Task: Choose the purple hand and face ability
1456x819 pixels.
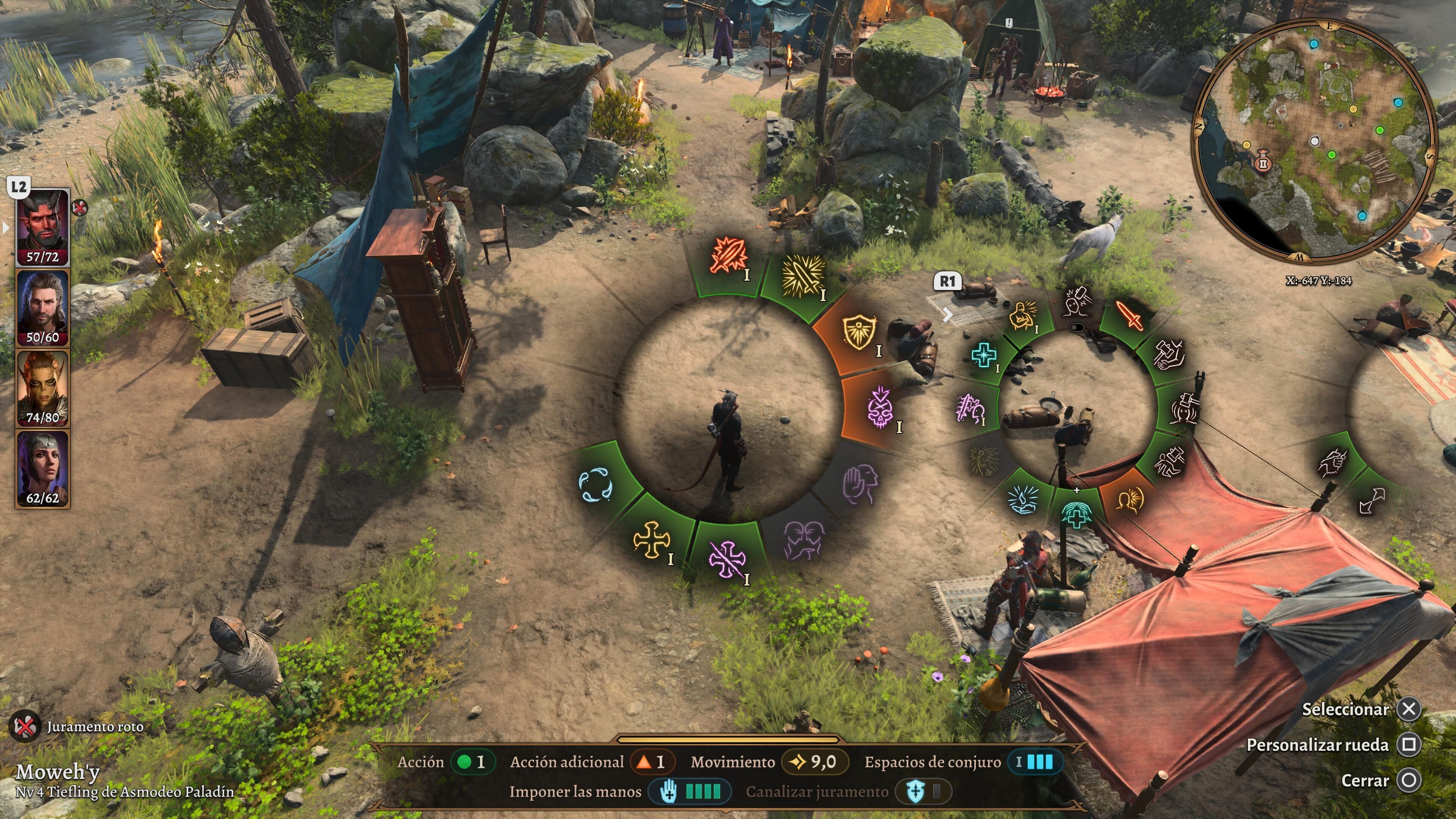Action: click(x=860, y=484)
